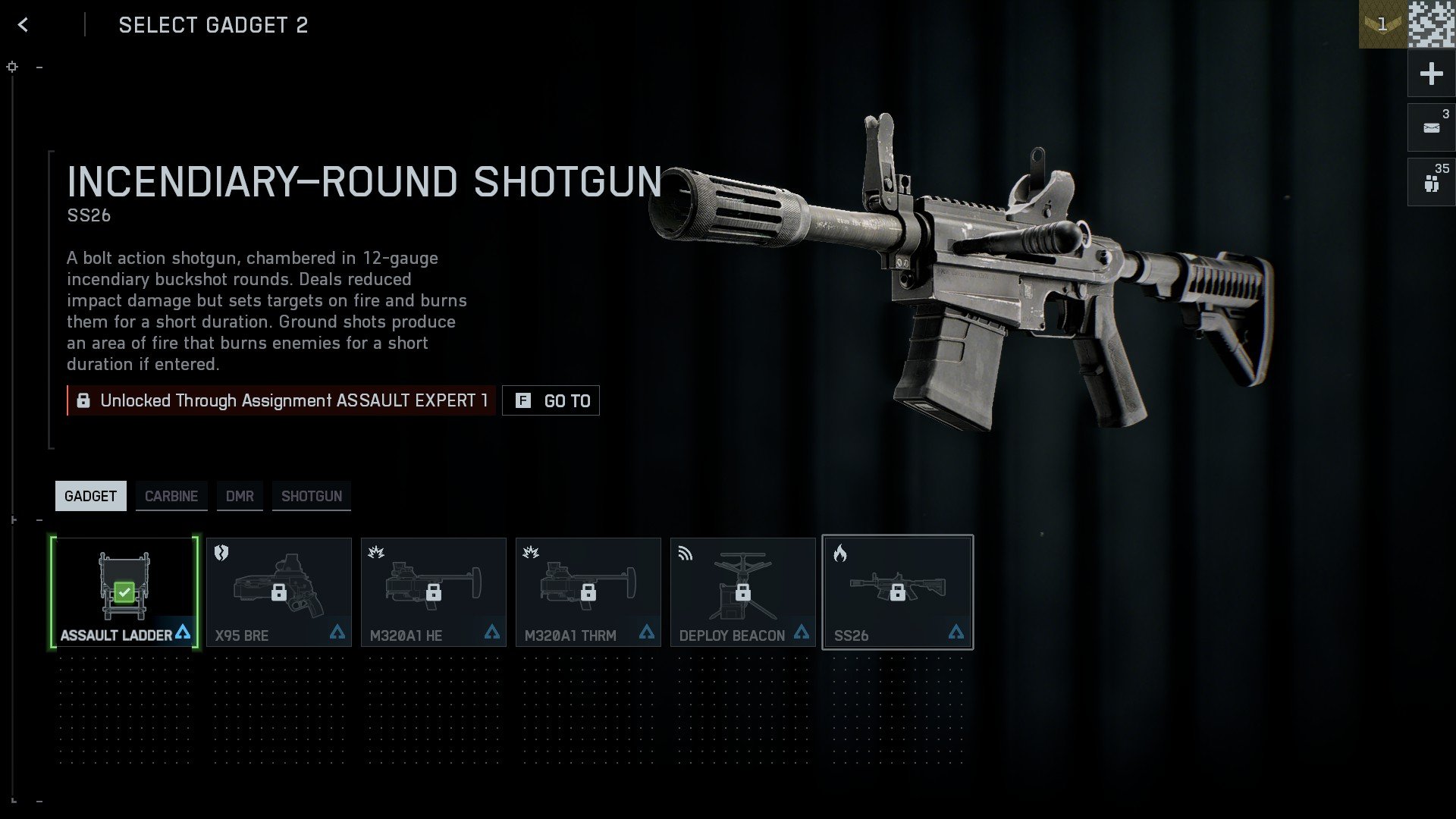The height and width of the screenshot is (819, 1456).
Task: Select the Deploy Beacon gadget
Action: click(742, 591)
